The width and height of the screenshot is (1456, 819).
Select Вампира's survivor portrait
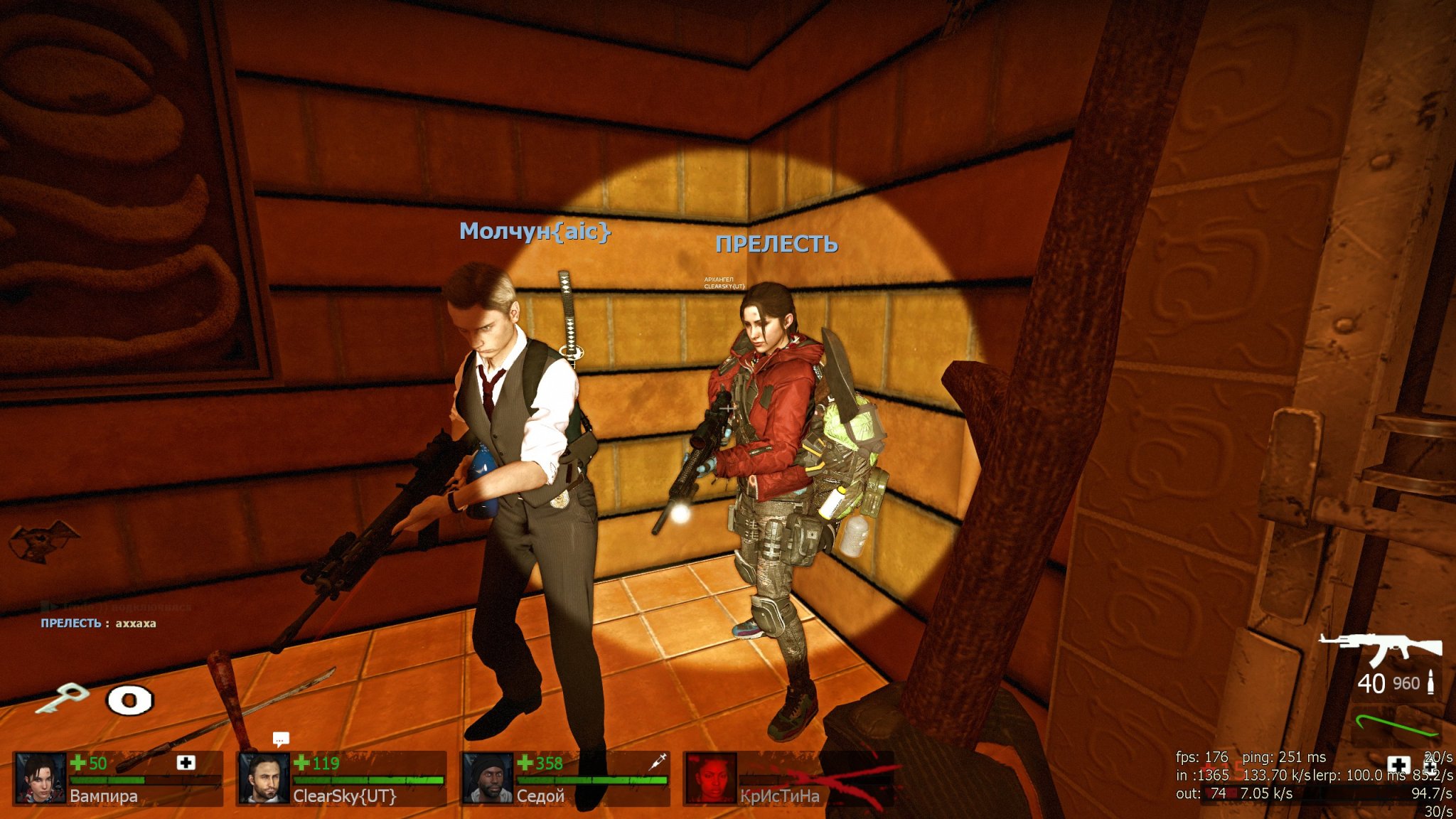(x=41, y=778)
